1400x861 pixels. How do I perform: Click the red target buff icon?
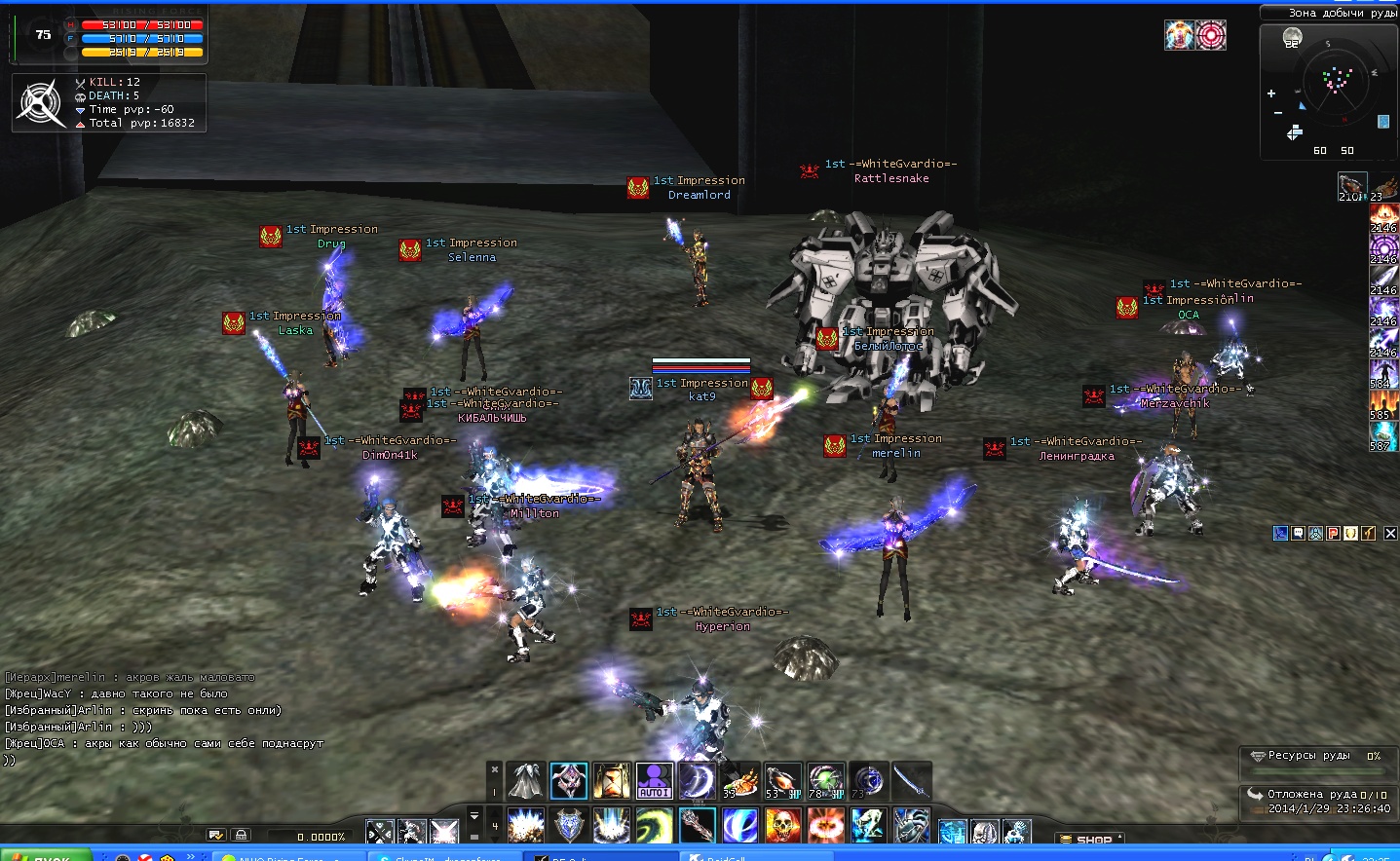pos(1211,35)
